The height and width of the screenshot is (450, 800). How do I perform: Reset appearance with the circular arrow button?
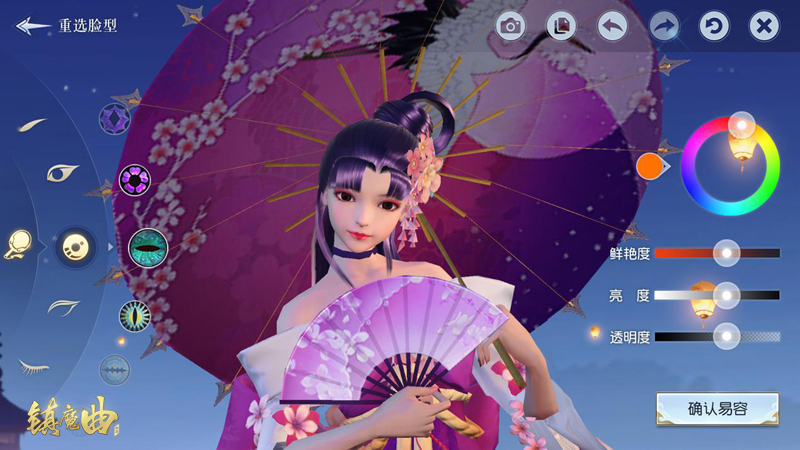pos(713,26)
